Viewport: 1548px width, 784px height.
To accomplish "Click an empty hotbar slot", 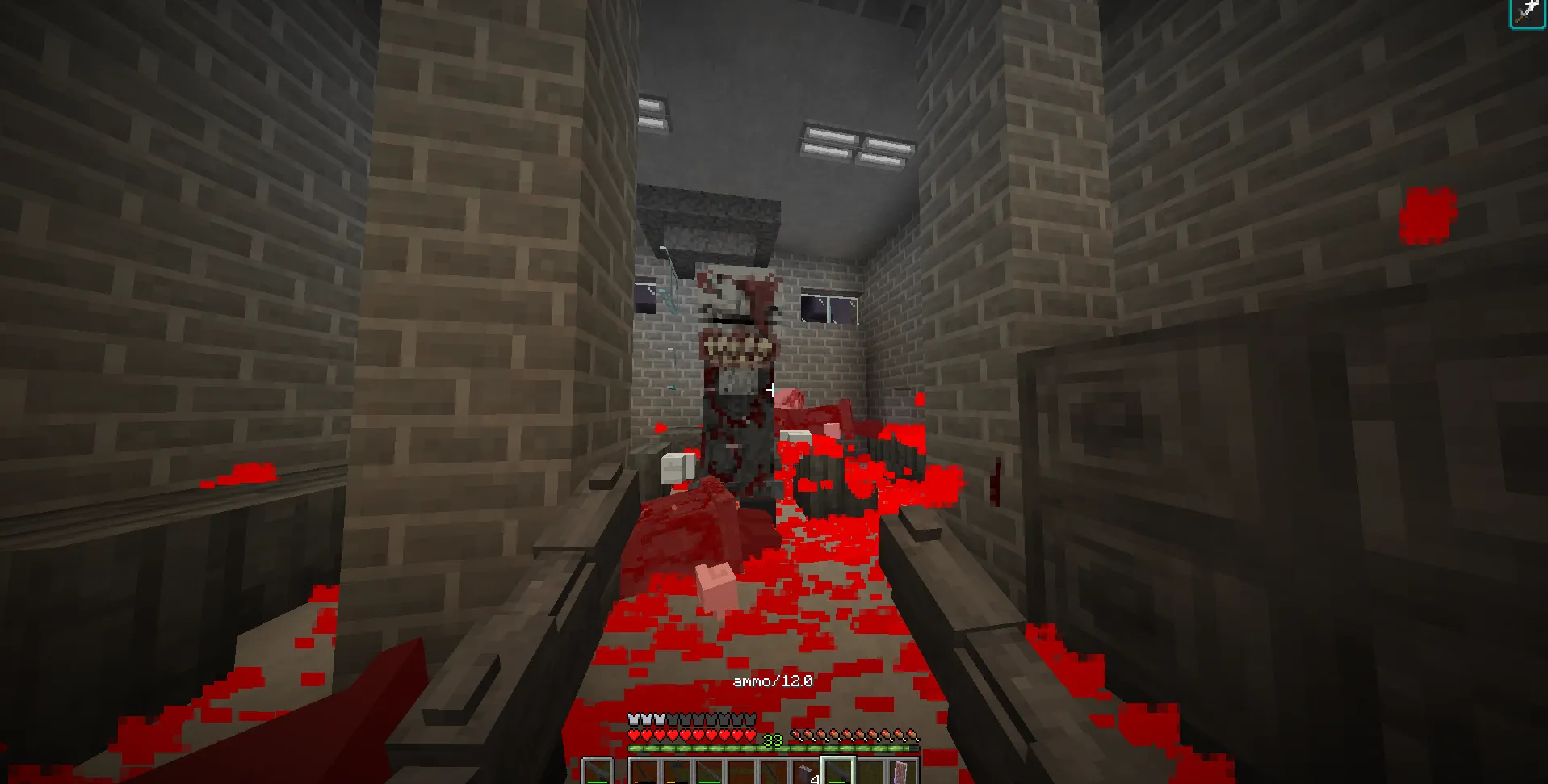I will (743, 769).
